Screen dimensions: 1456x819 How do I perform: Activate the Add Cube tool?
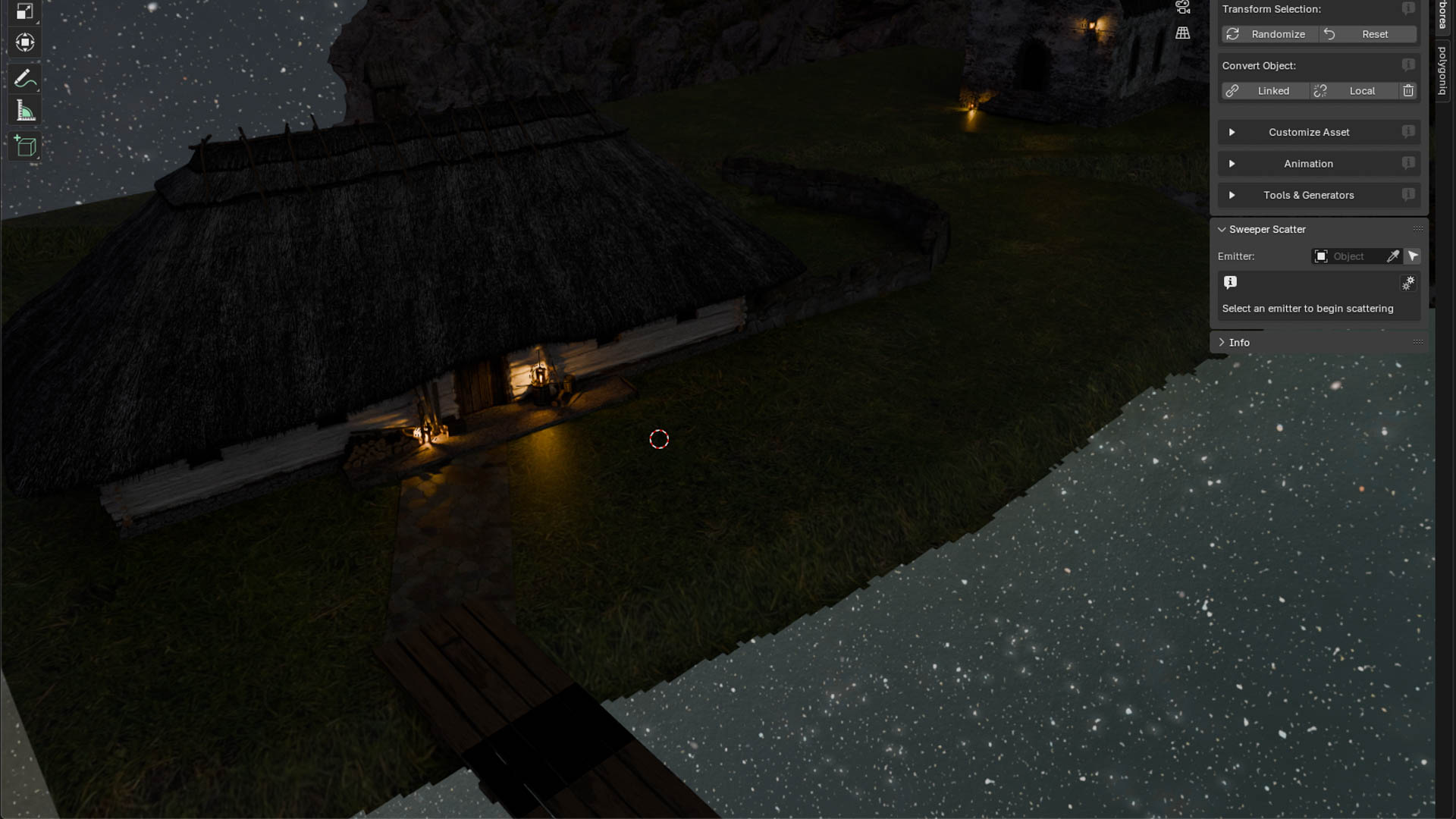(25, 146)
